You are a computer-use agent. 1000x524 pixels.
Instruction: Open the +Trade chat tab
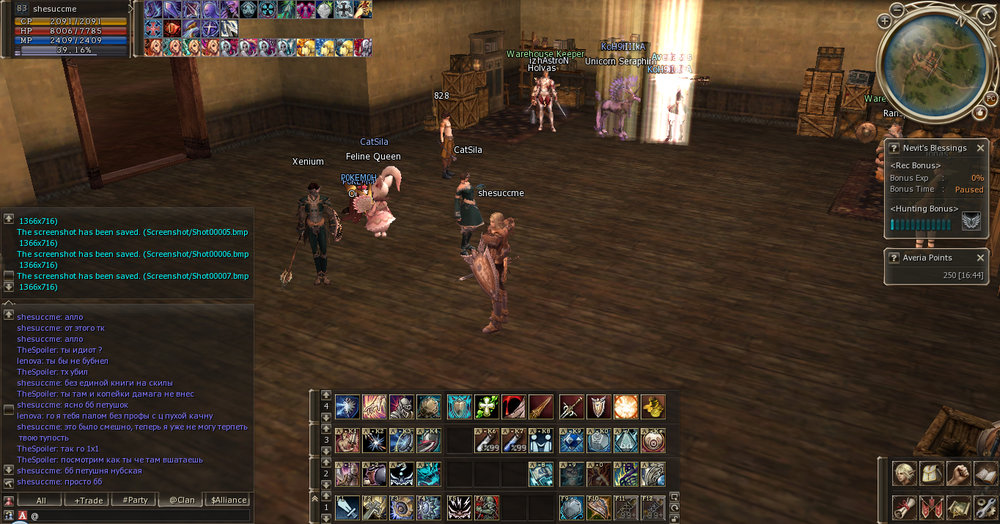[x=88, y=499]
